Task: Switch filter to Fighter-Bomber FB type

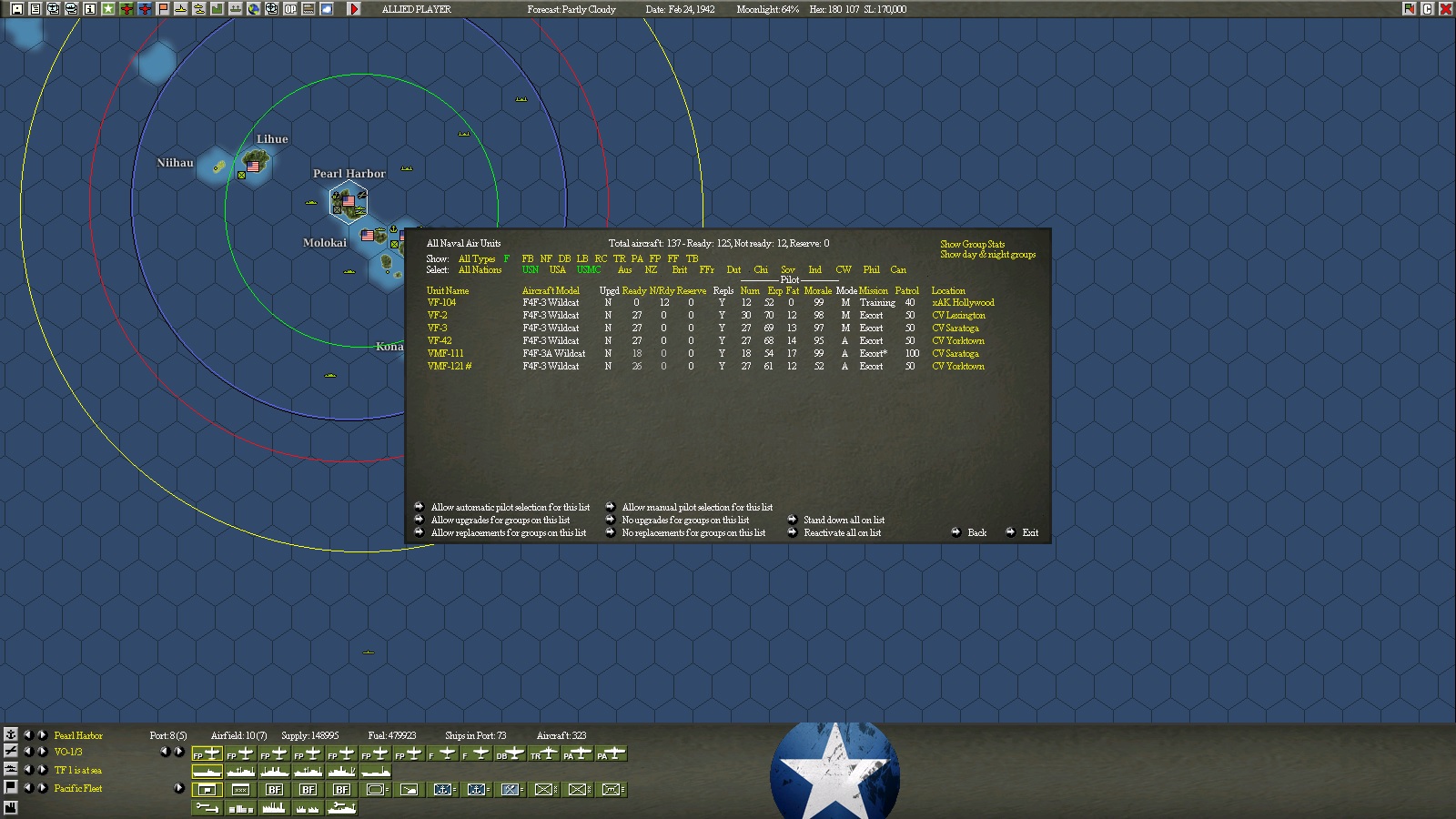Action: (530, 258)
